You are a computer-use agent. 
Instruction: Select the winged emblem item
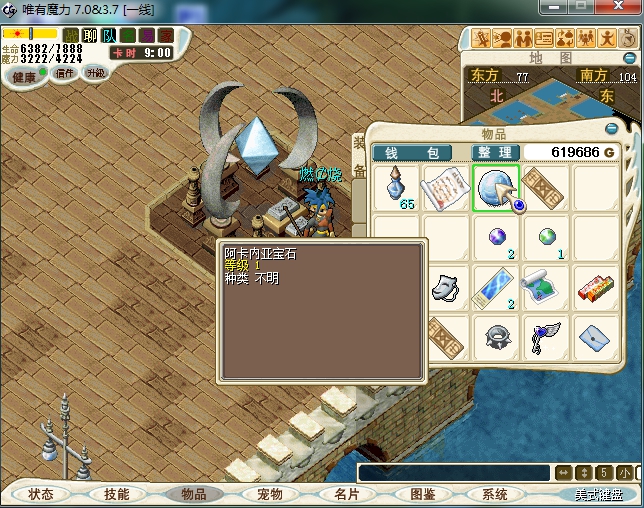click(544, 336)
